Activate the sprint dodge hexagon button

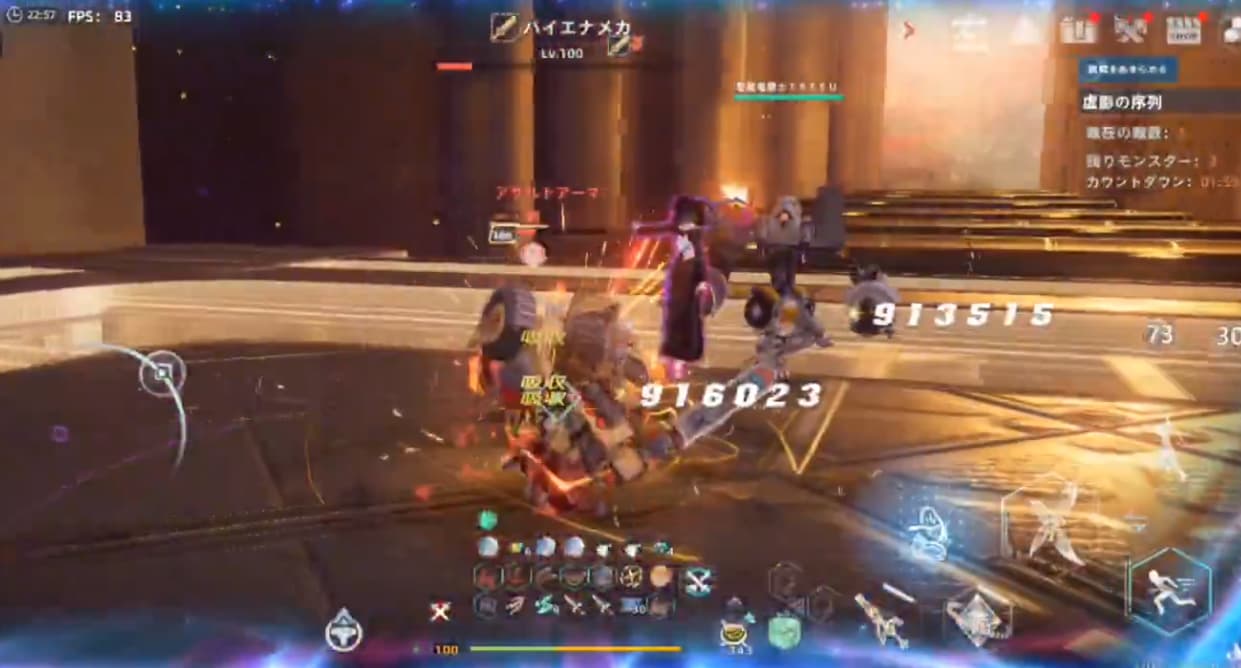(1170, 591)
